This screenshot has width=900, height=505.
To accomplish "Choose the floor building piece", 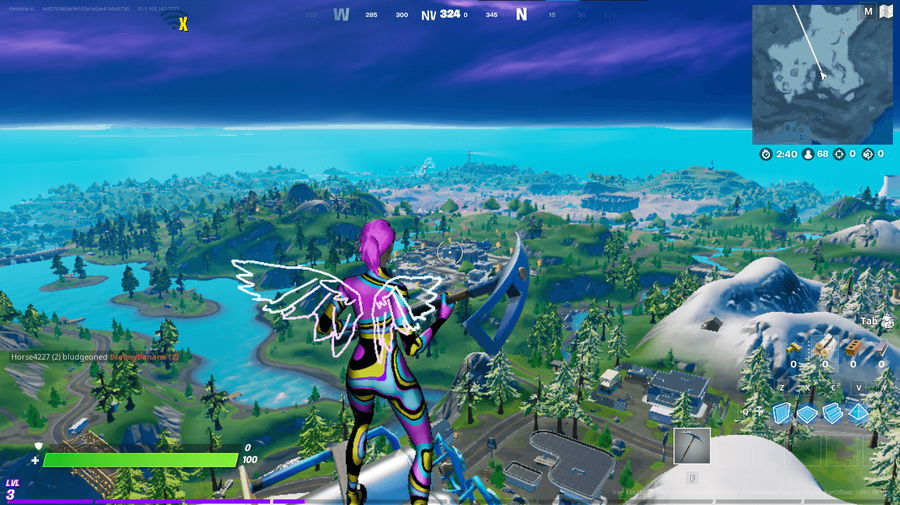I will [808, 413].
